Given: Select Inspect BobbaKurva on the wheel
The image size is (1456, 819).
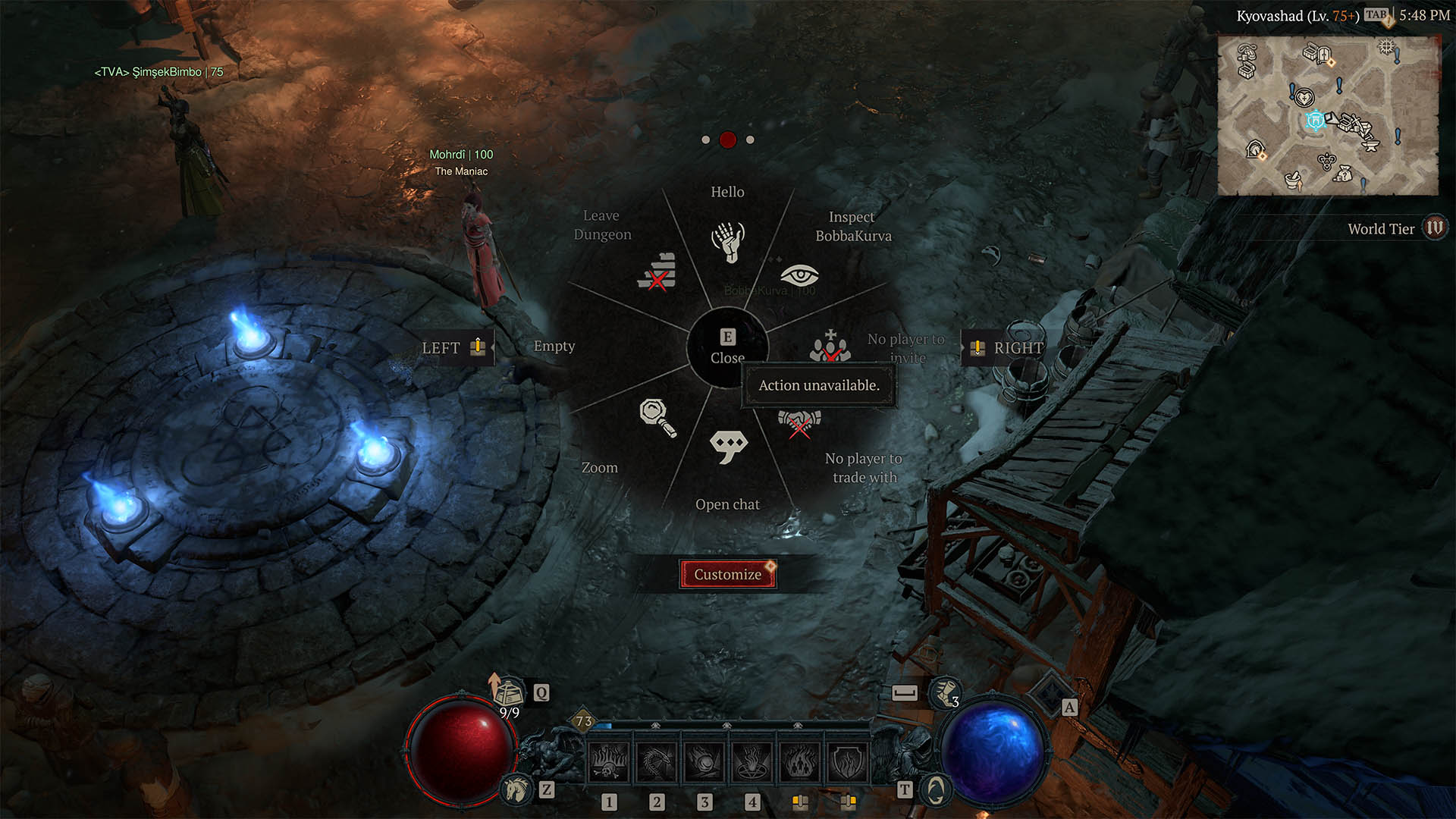Looking at the screenshot, I should [x=799, y=275].
